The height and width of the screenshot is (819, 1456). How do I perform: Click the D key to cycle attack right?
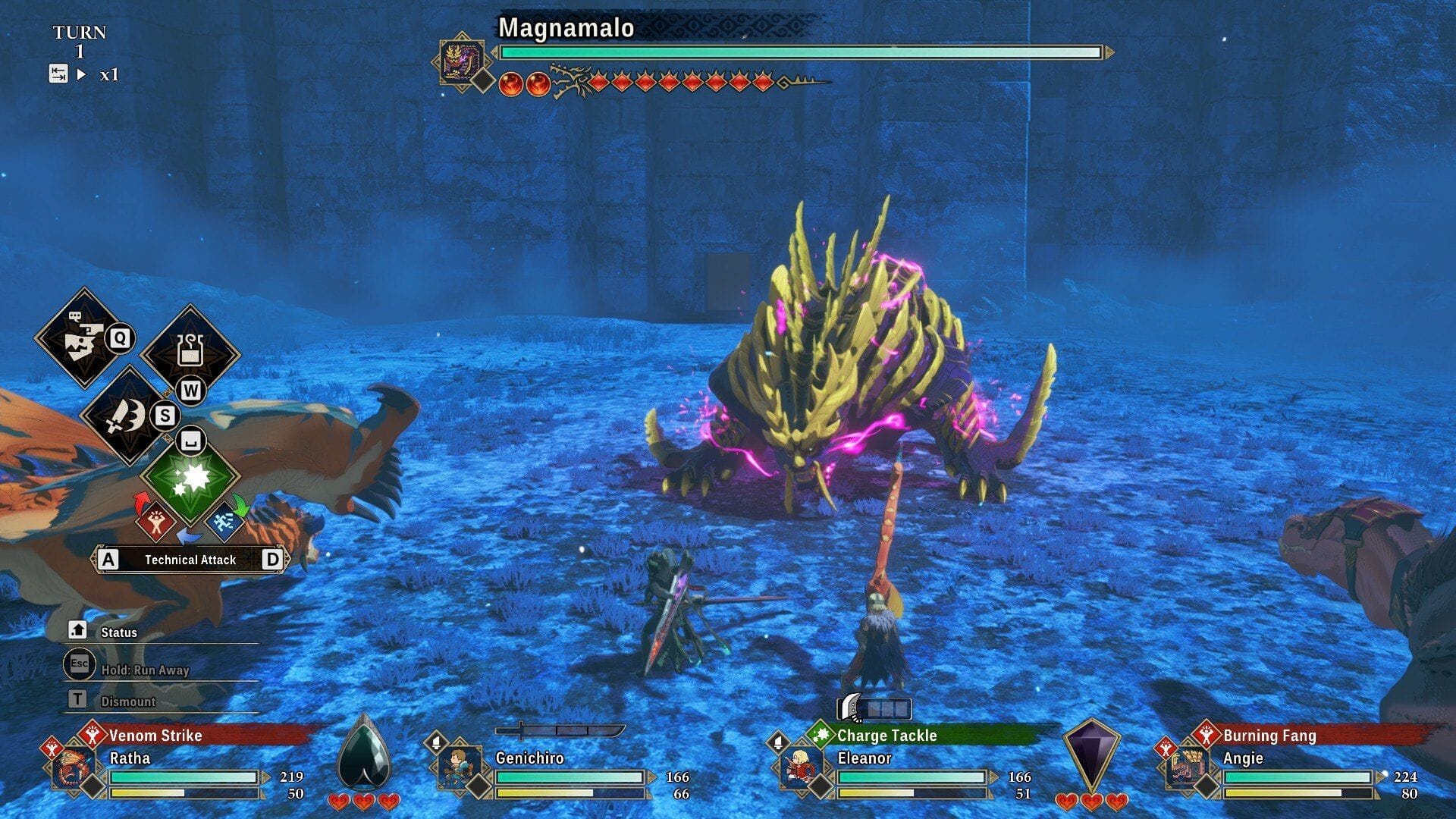274,560
